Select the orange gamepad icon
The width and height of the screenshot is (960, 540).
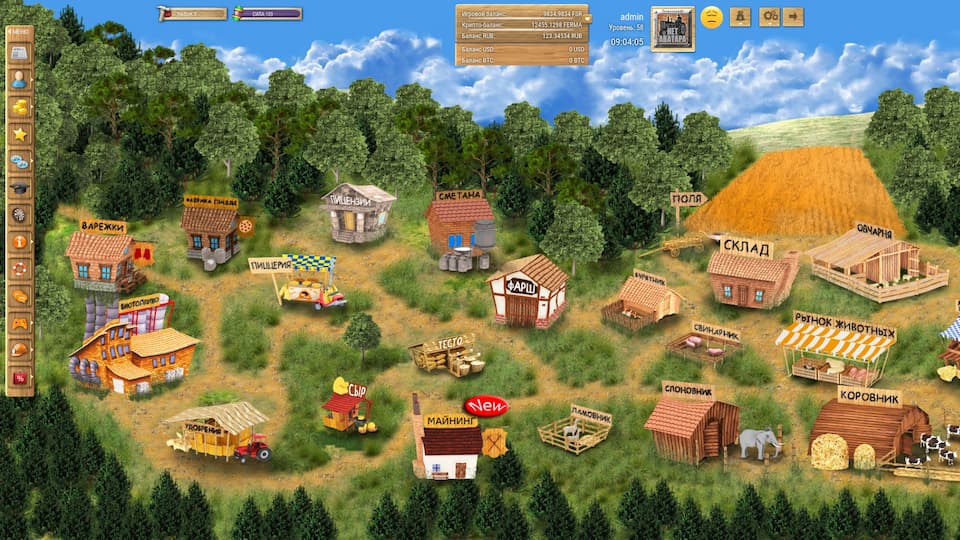pos(19,323)
